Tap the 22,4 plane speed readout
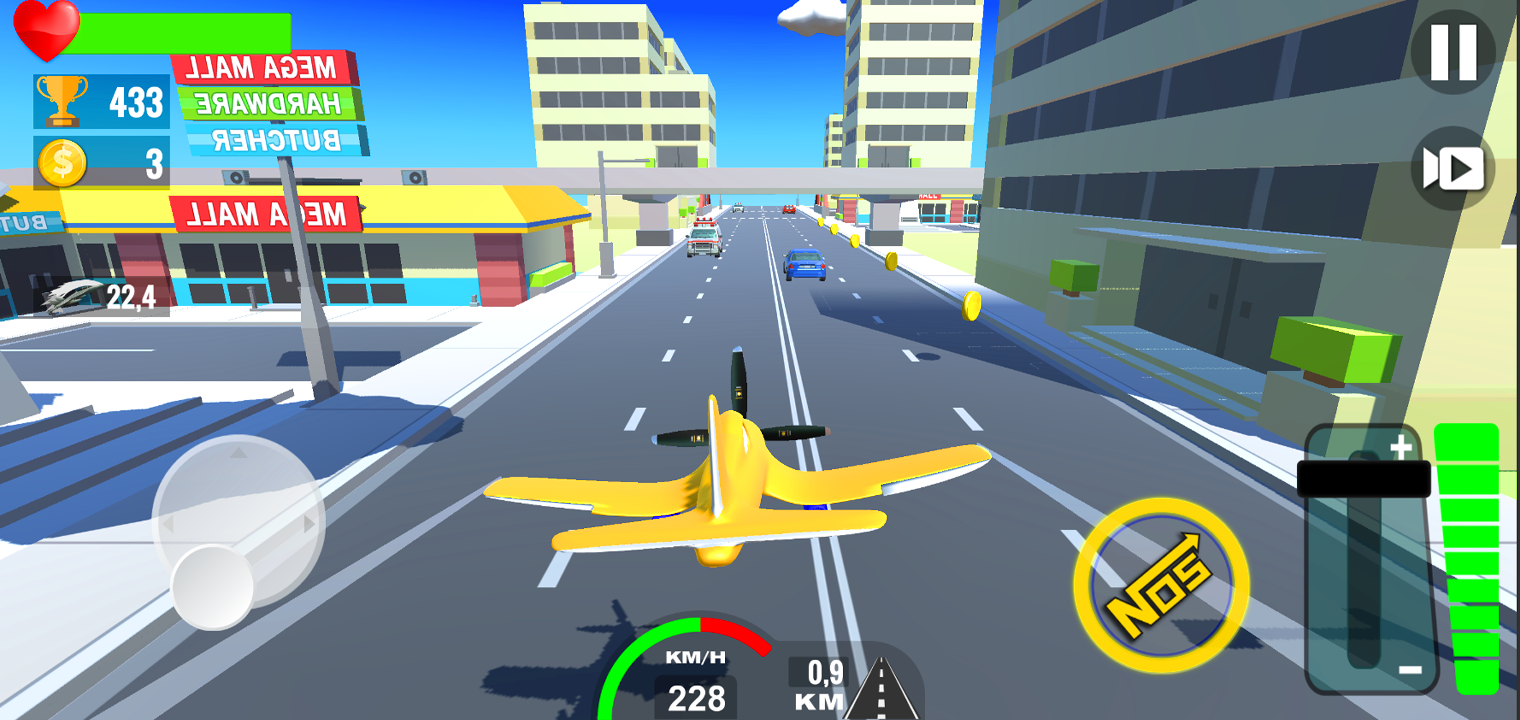 (130, 297)
